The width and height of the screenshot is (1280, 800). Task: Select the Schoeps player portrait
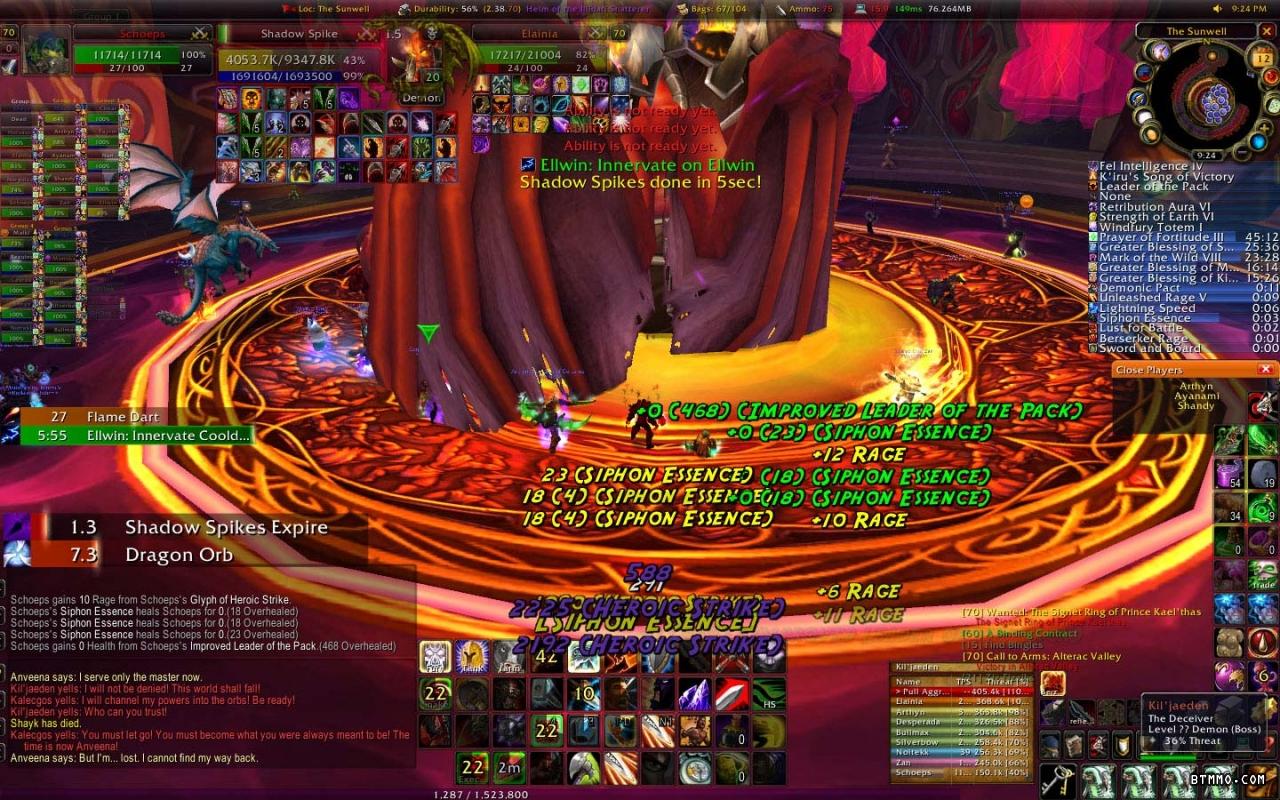(46, 50)
